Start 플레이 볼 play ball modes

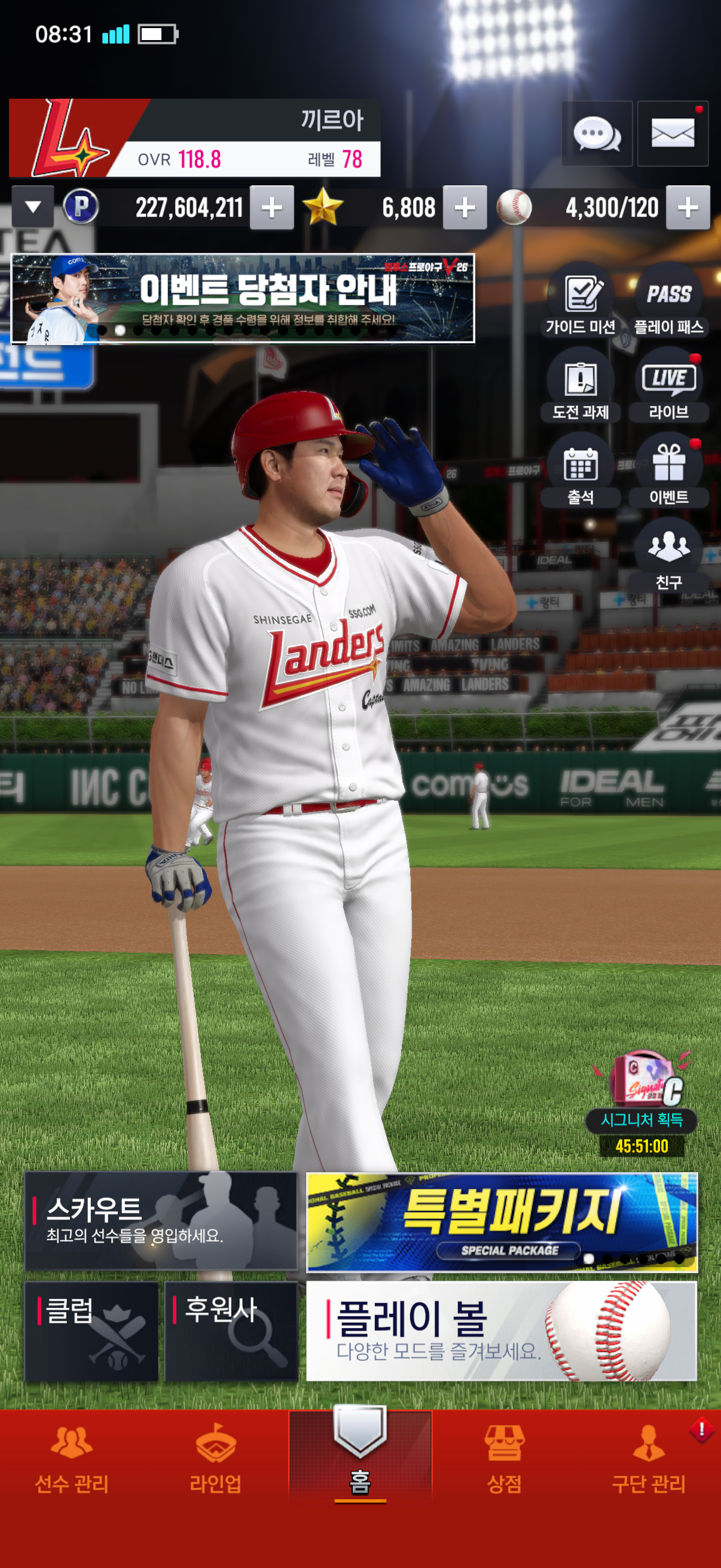pyautogui.click(x=502, y=1331)
